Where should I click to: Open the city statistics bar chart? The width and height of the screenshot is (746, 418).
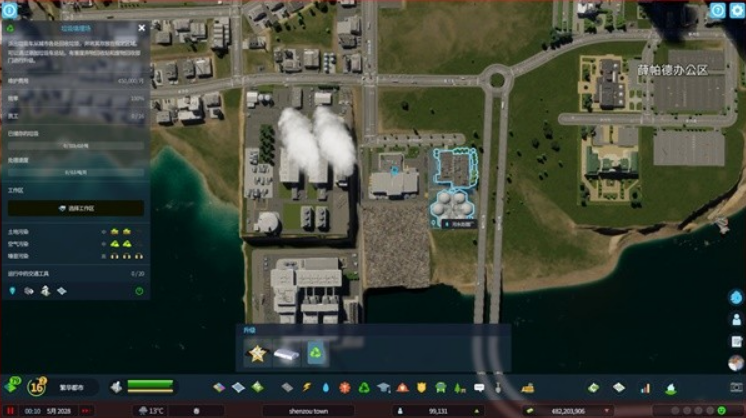(x=645, y=387)
